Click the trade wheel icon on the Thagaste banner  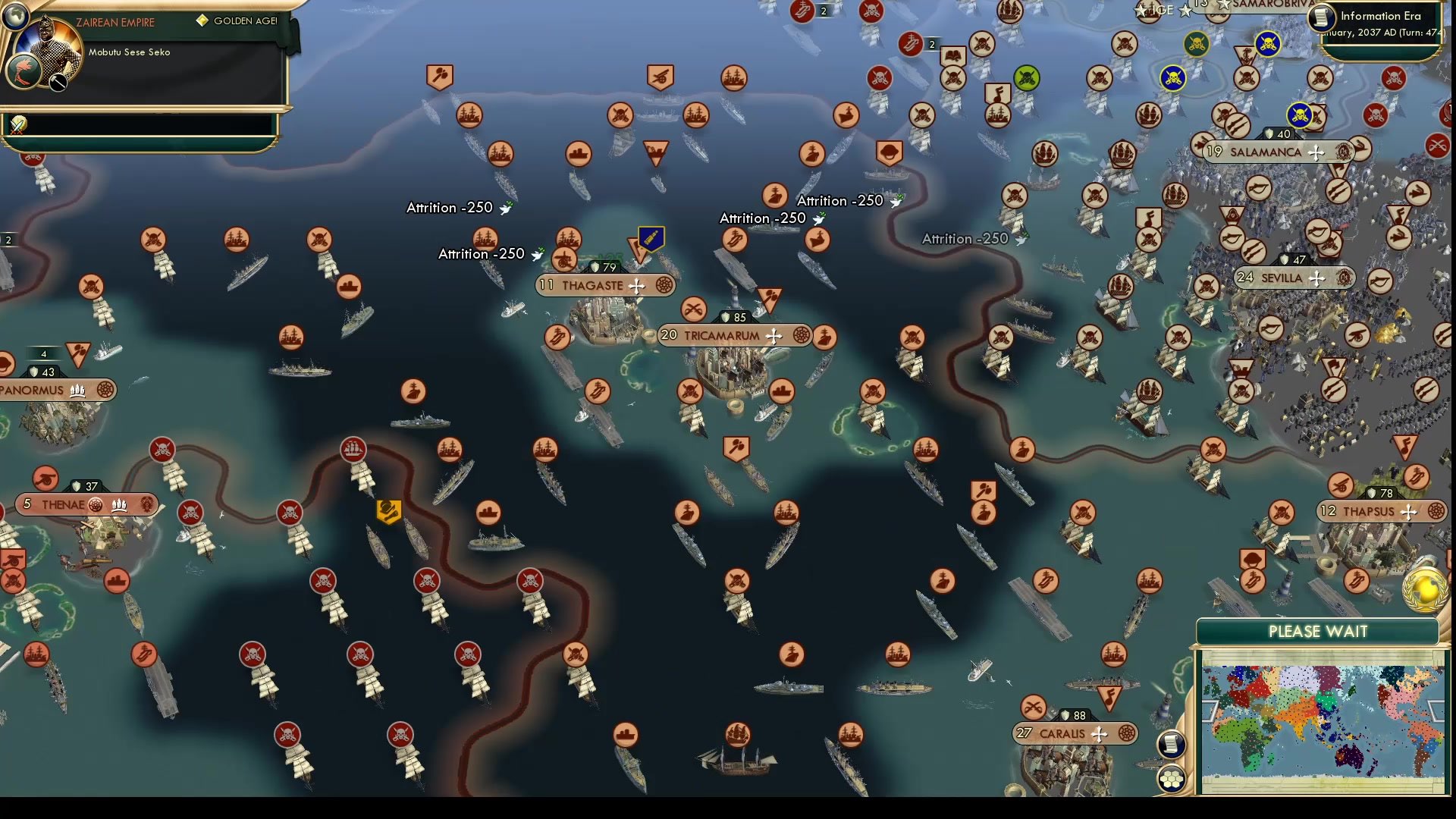pyautogui.click(x=664, y=286)
